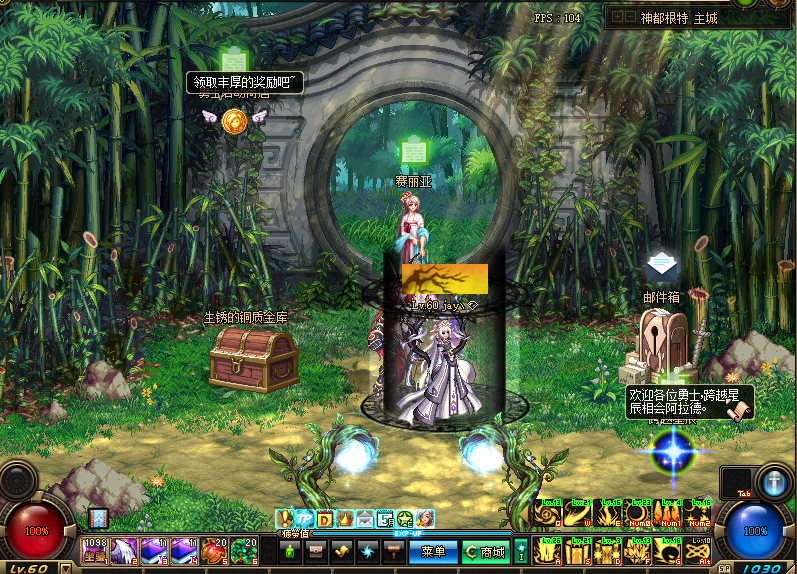Open the green character silhouette button
This screenshot has height=574, width=797.
[x=291, y=551]
